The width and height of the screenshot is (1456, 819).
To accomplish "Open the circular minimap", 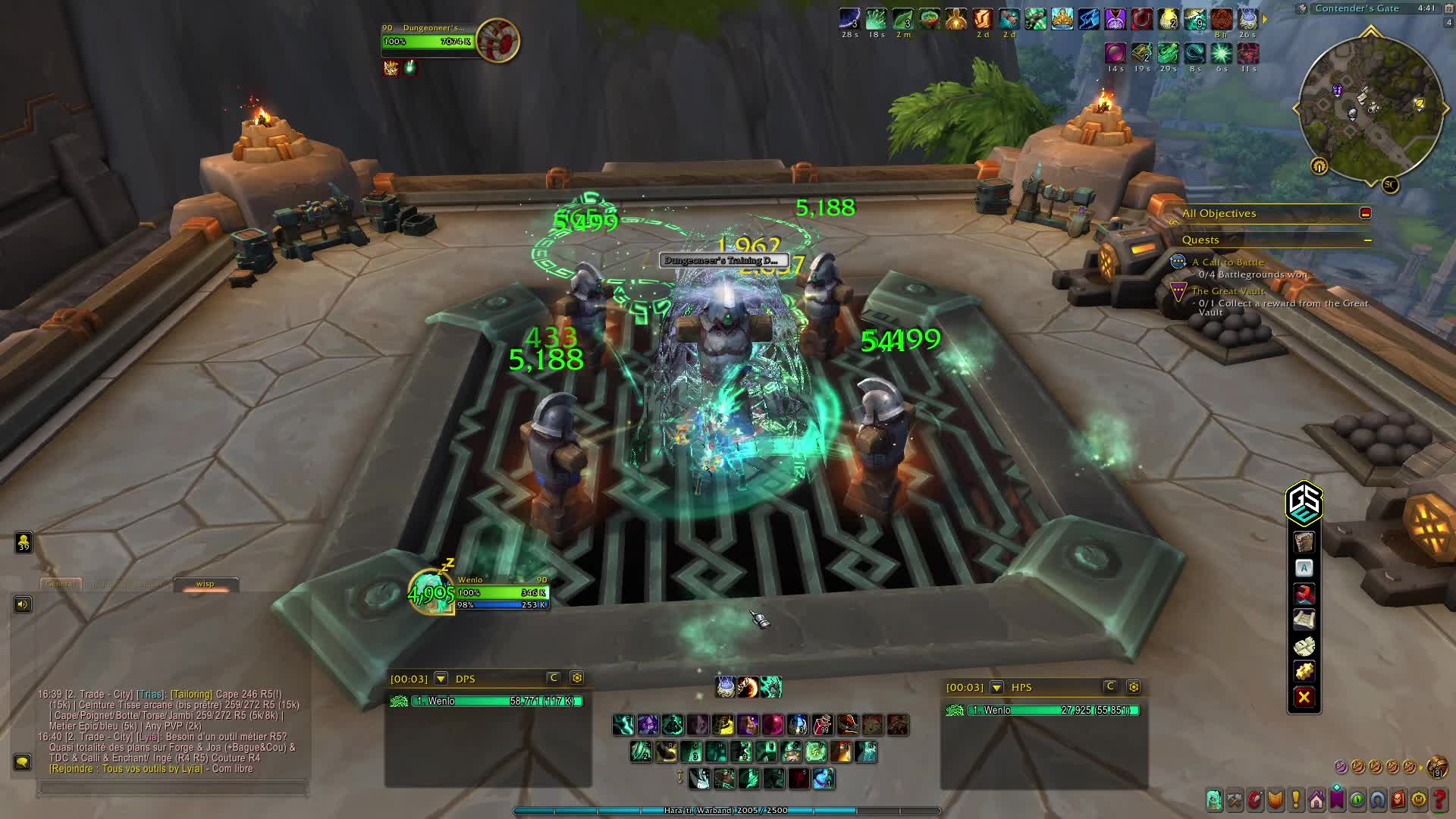I will 1370,108.
